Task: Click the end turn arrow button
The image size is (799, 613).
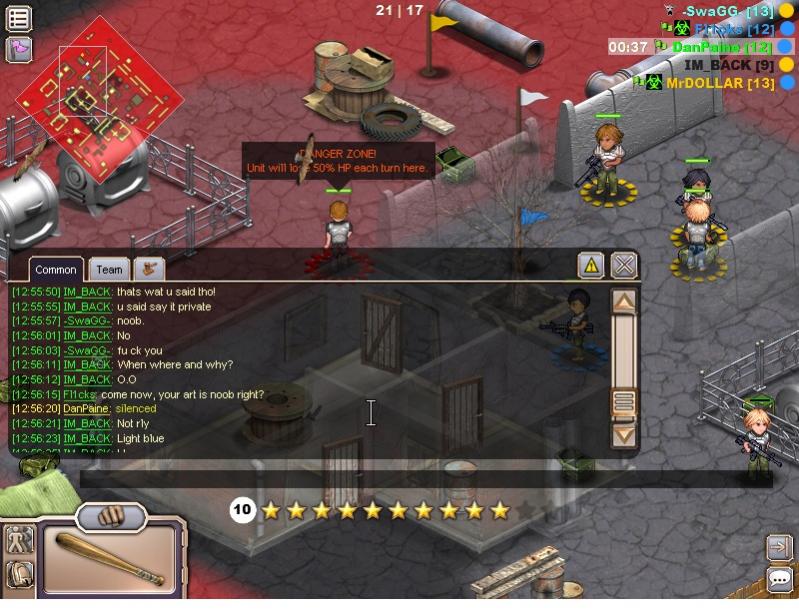Action: coord(779,547)
